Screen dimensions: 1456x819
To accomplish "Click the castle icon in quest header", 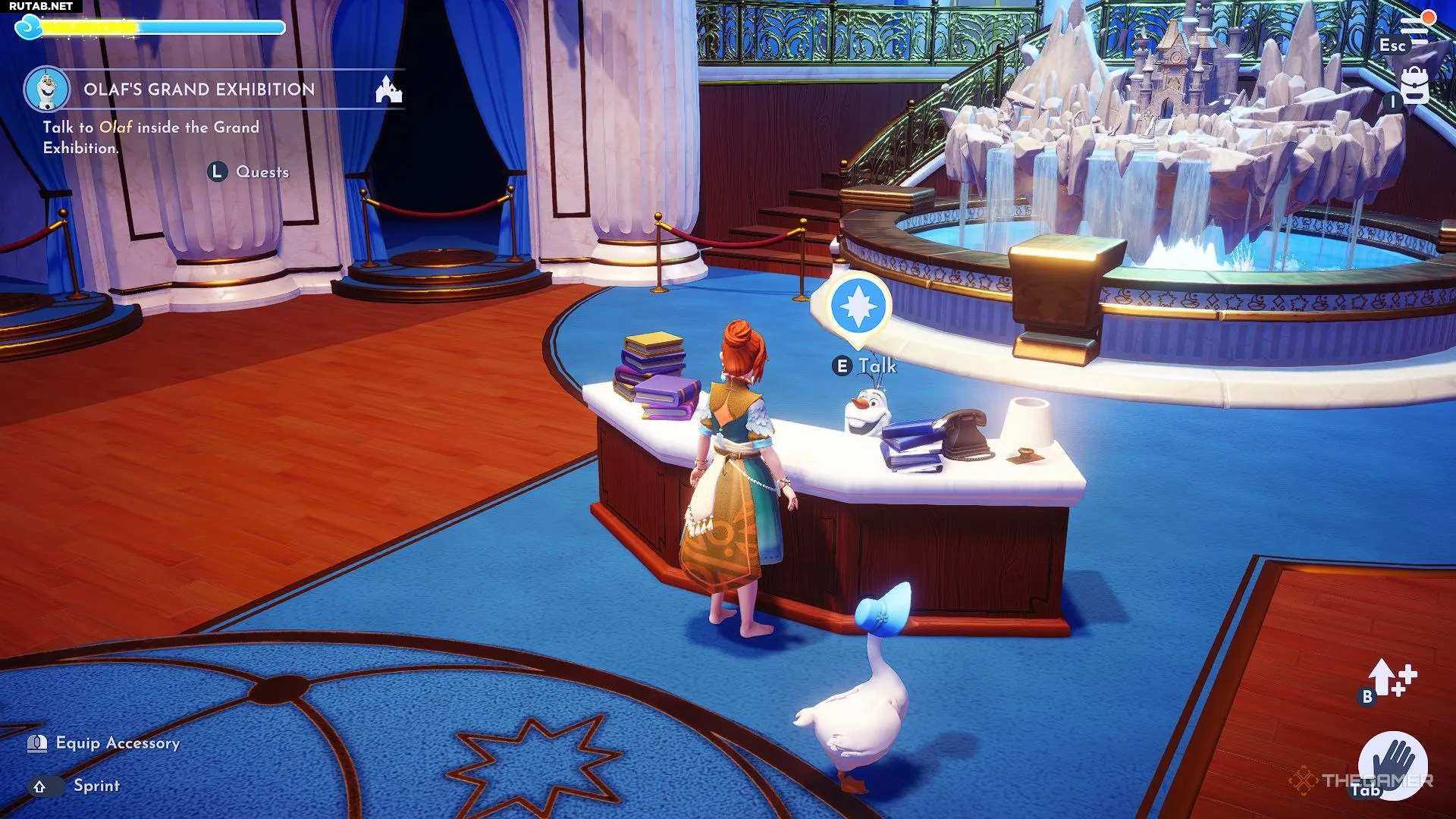I will coord(389,89).
